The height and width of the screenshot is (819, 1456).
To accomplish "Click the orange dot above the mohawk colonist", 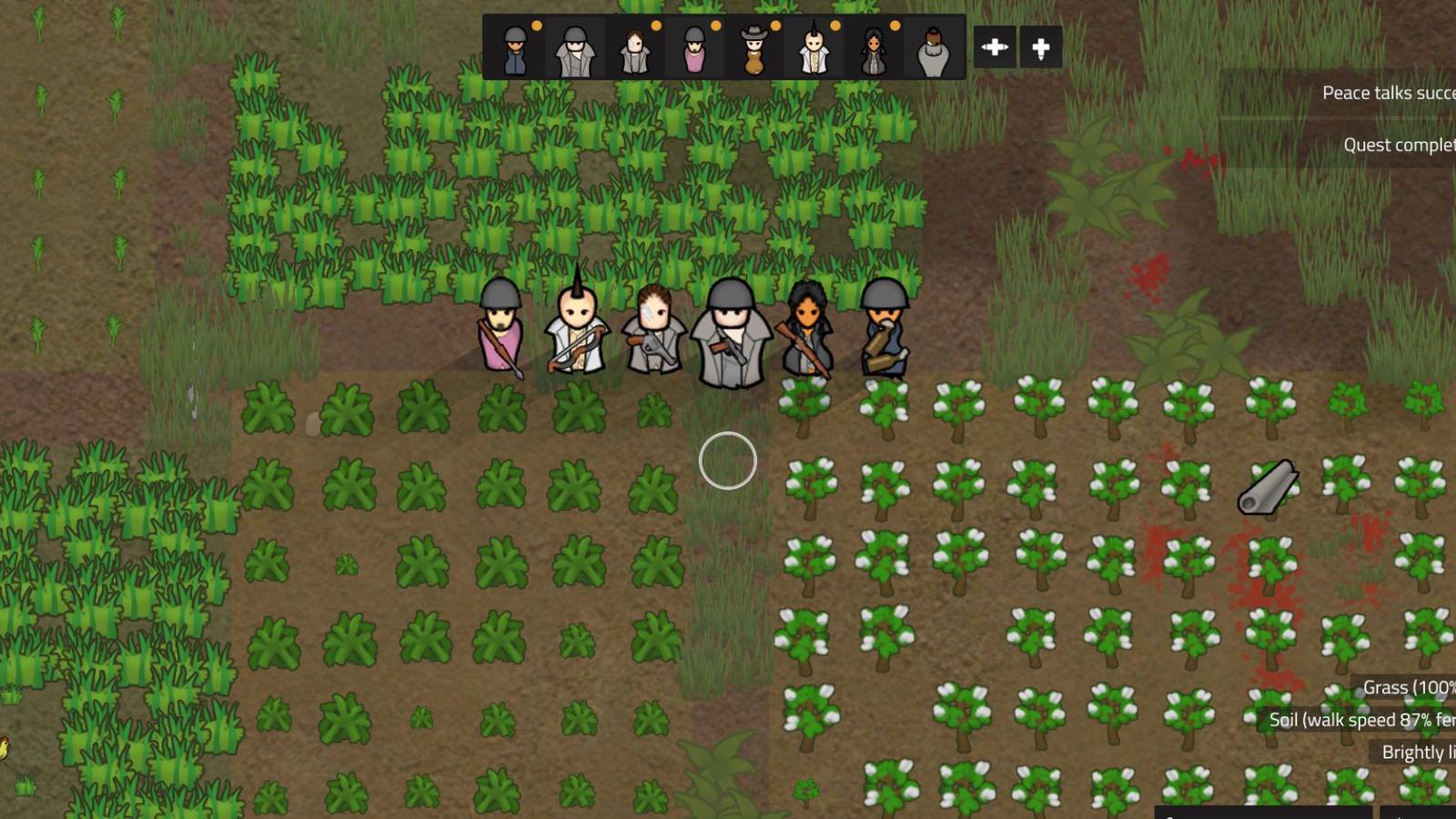I will pos(837,25).
